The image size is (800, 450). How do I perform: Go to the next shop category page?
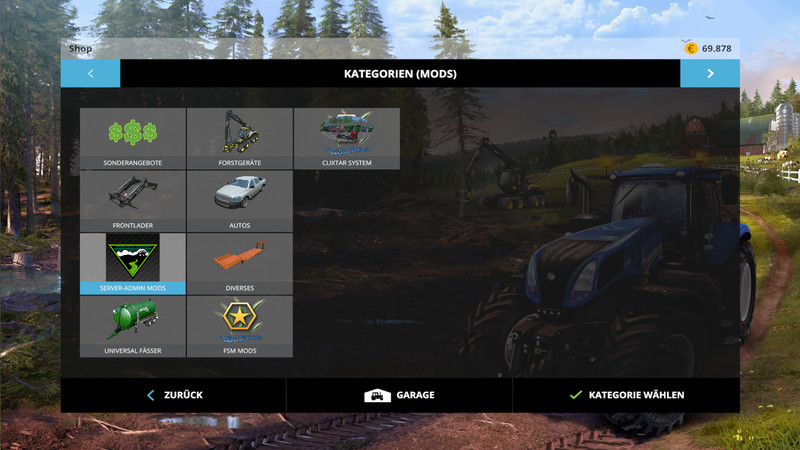(710, 73)
